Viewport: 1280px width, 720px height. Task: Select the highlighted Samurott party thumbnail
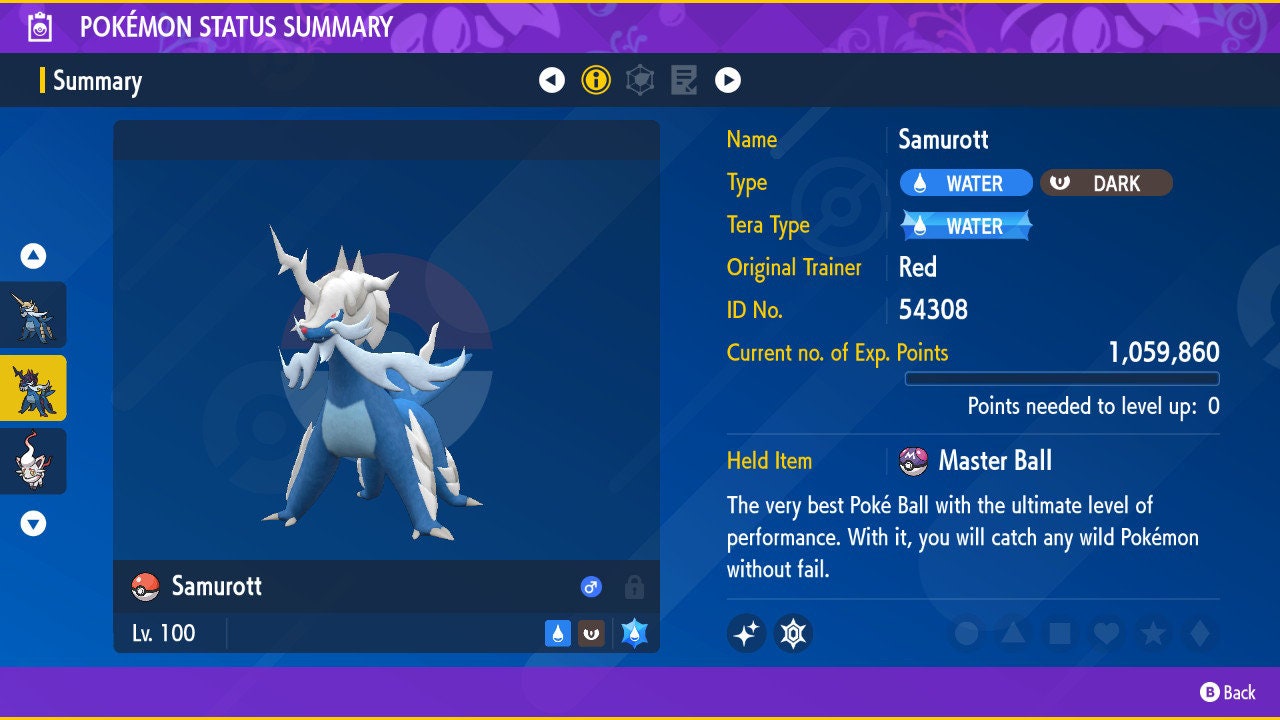[x=32, y=388]
